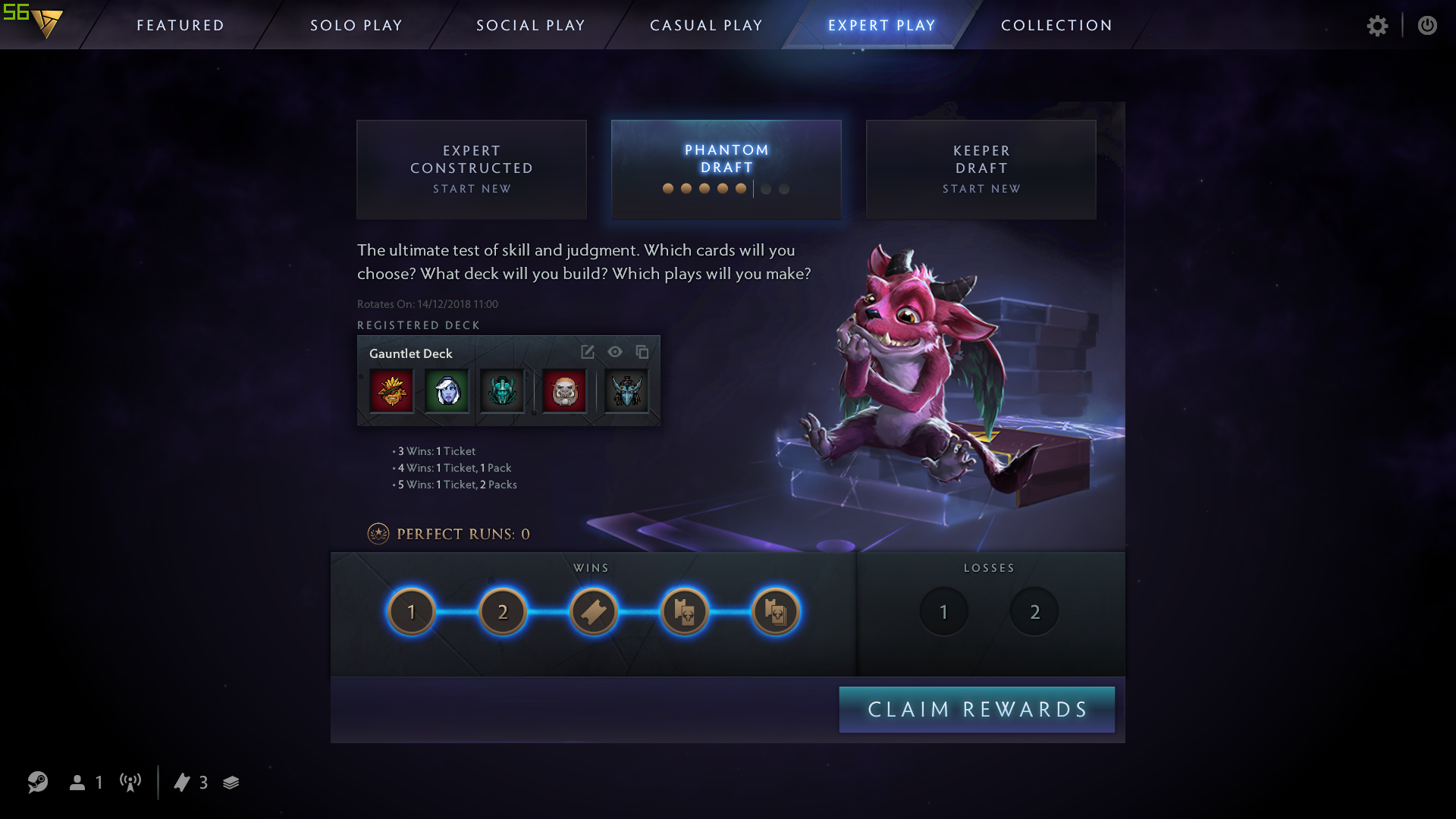1456x819 pixels.
Task: Select the Phantom Draft mode card
Action: coord(726,168)
